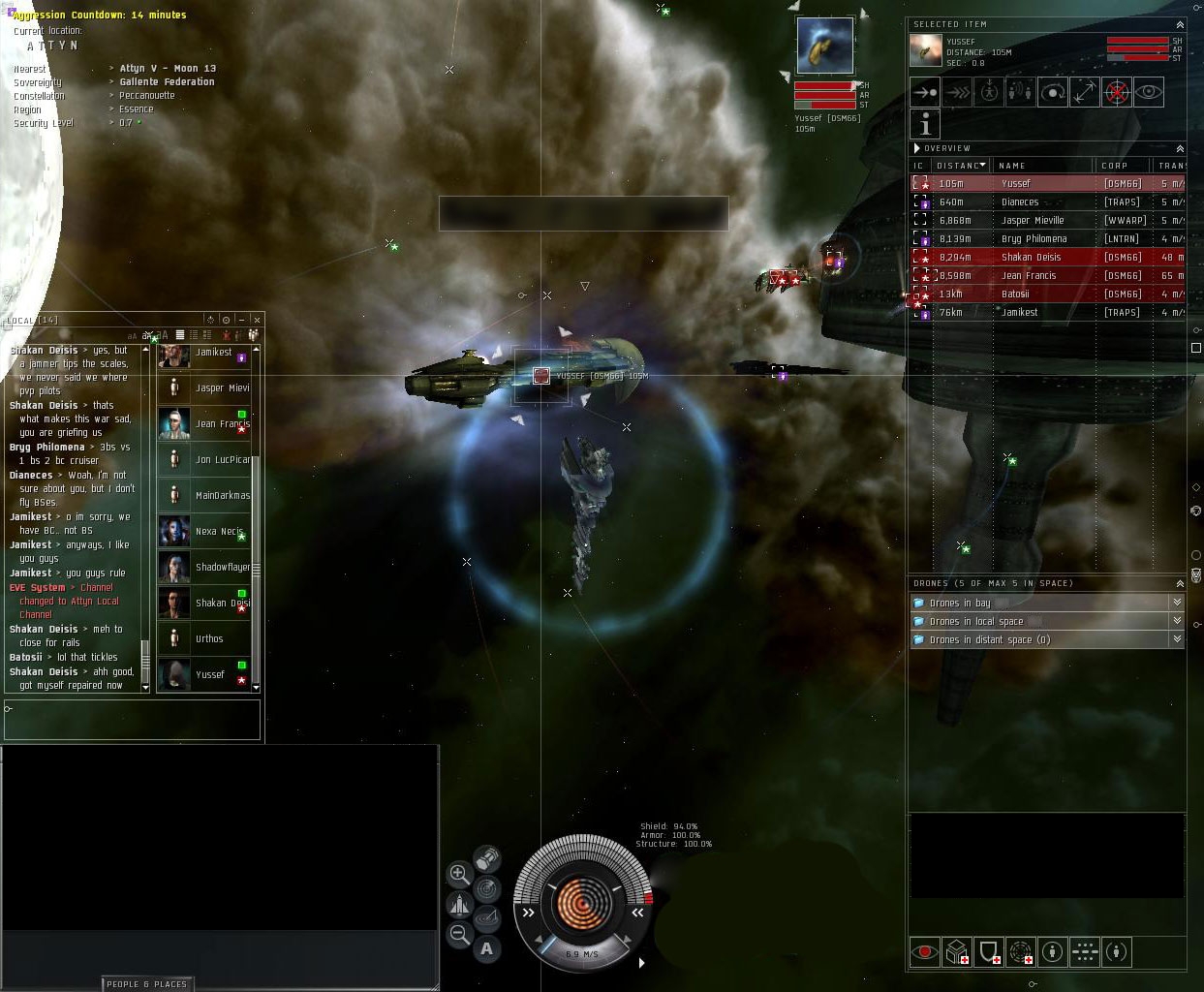This screenshot has width=1204, height=992.
Task: Open the cargo hold barrel icon
Action: pos(486,858)
